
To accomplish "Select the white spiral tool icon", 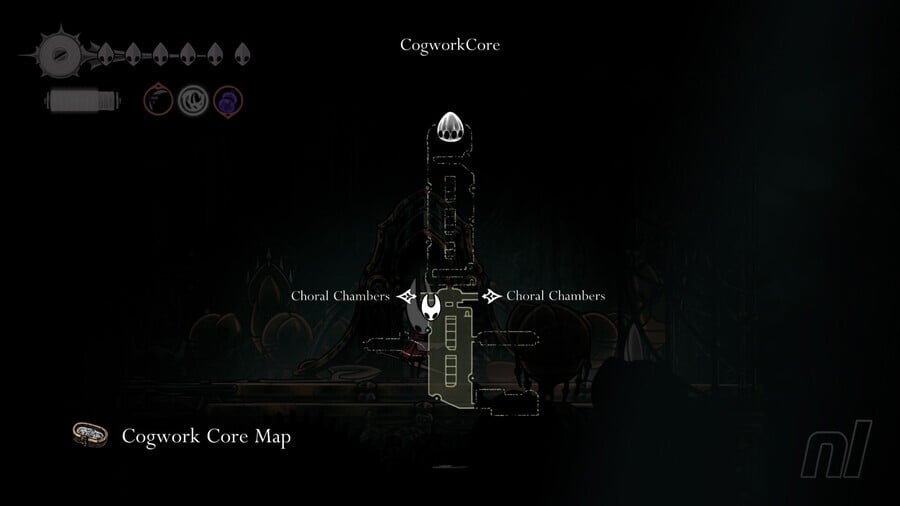I will (193, 100).
